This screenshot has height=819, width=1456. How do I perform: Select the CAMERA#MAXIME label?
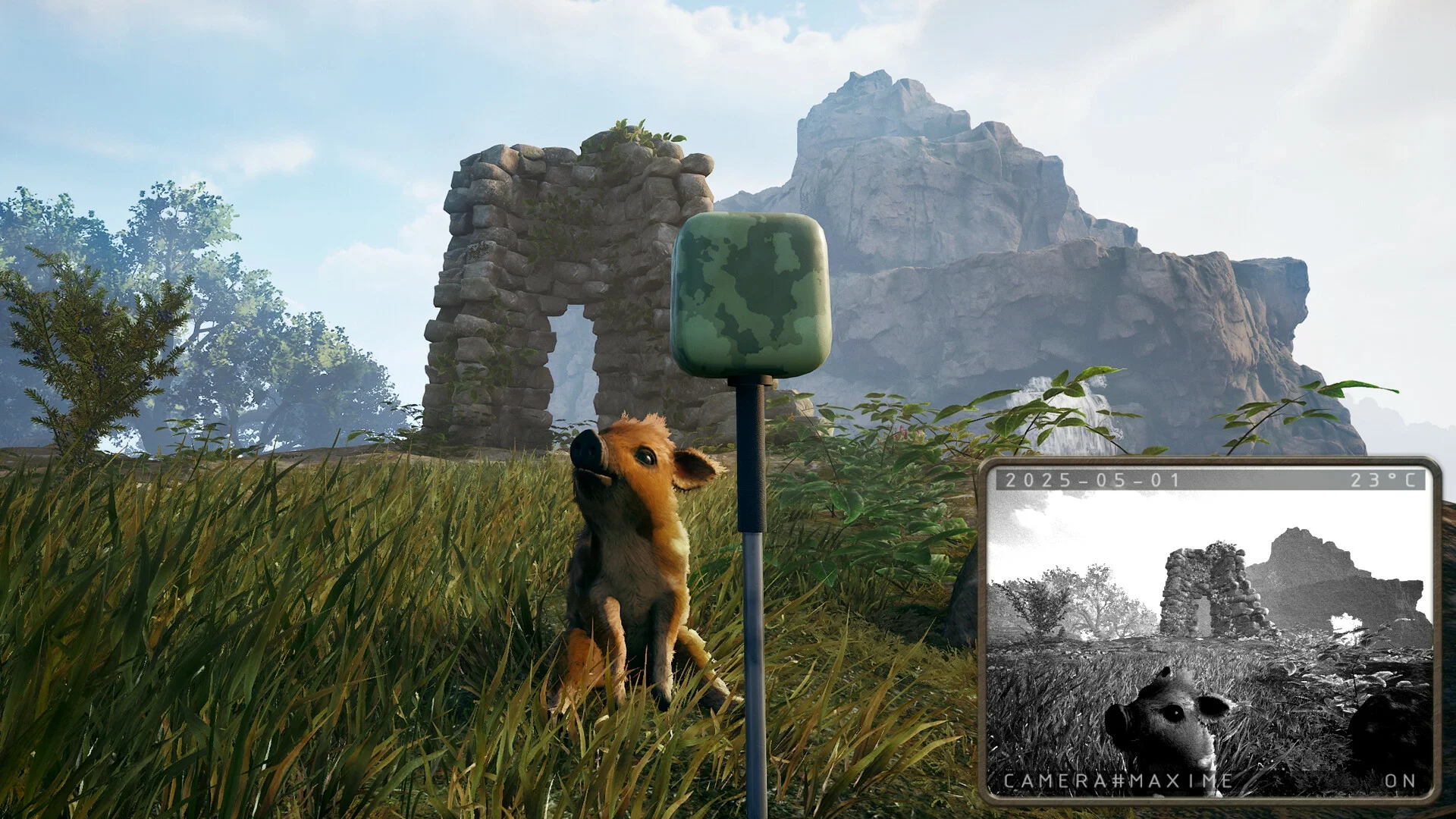click(x=1118, y=781)
